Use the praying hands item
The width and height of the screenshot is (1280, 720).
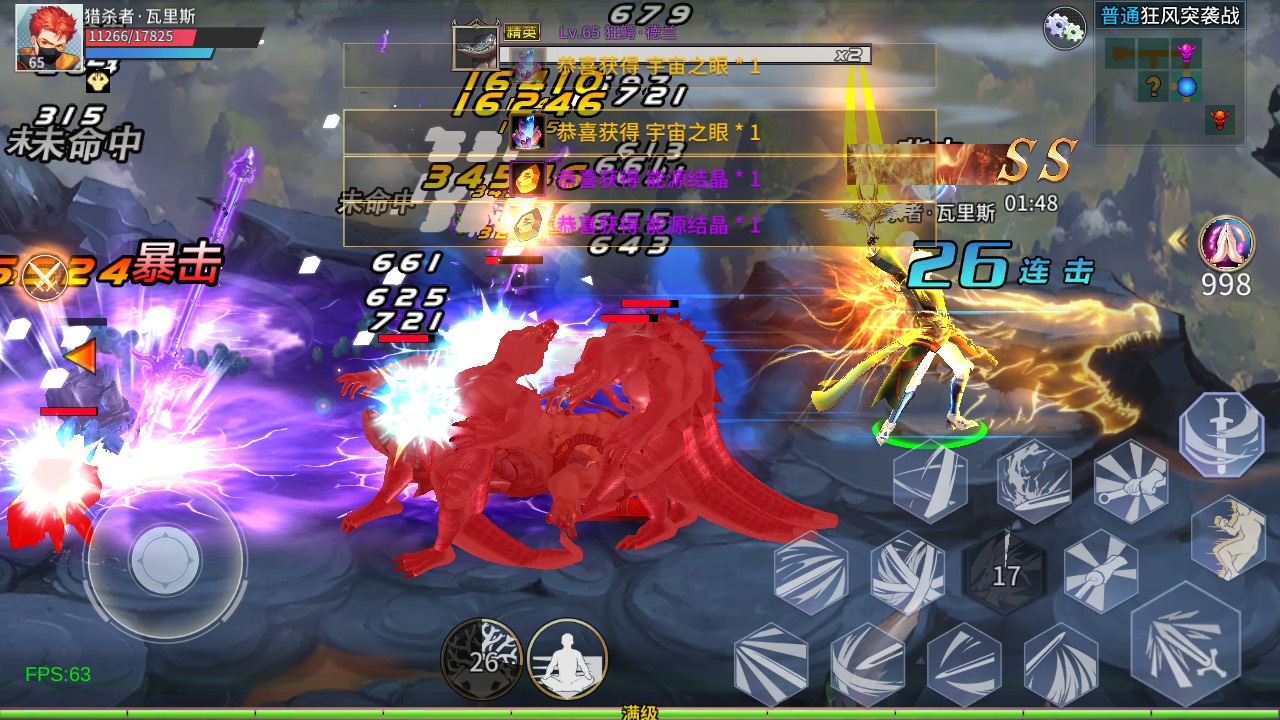pyautogui.click(x=1226, y=241)
